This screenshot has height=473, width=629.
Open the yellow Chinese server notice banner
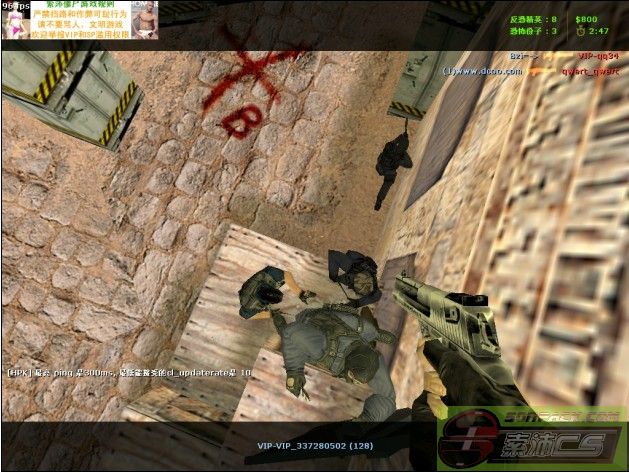pos(80,20)
